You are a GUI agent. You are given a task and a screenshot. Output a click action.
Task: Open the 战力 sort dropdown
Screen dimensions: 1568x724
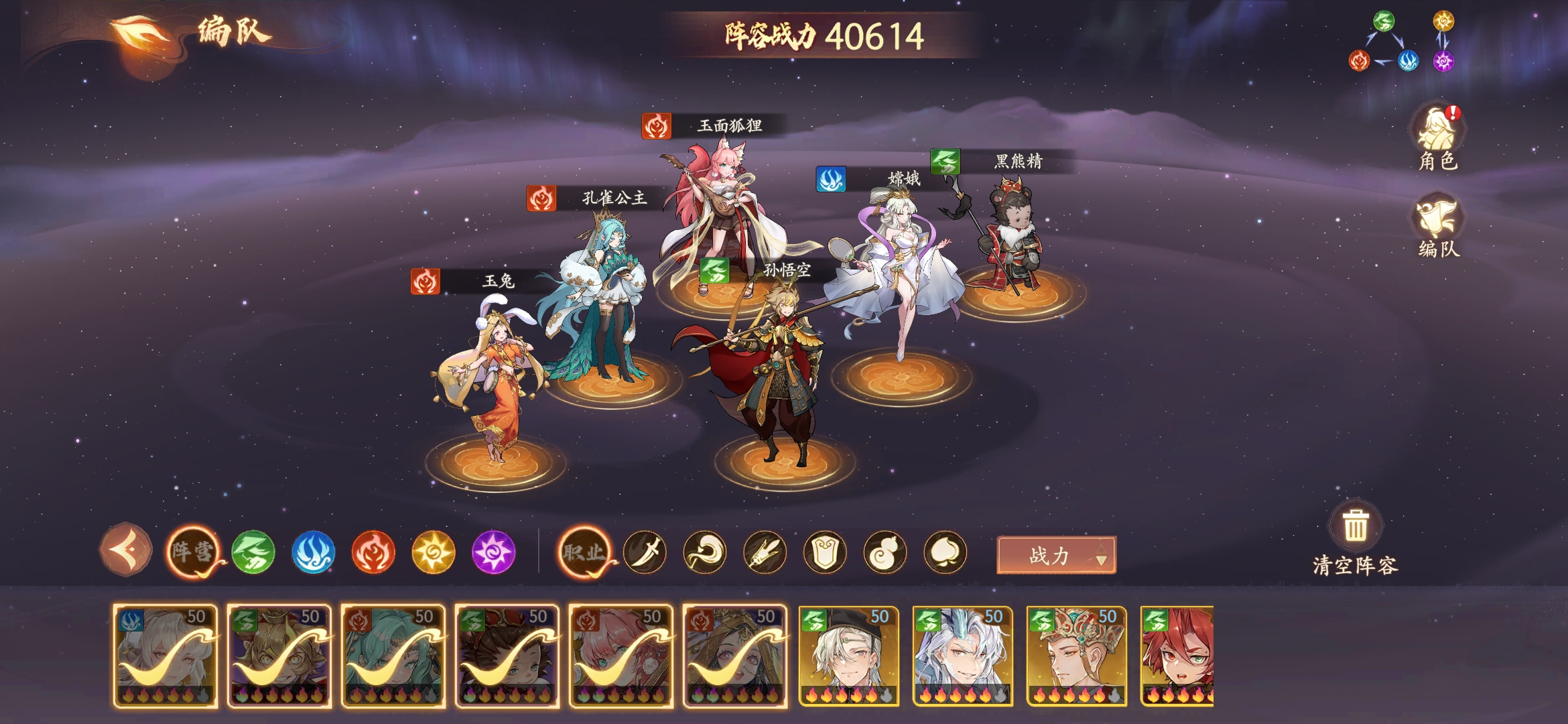(x=1056, y=555)
